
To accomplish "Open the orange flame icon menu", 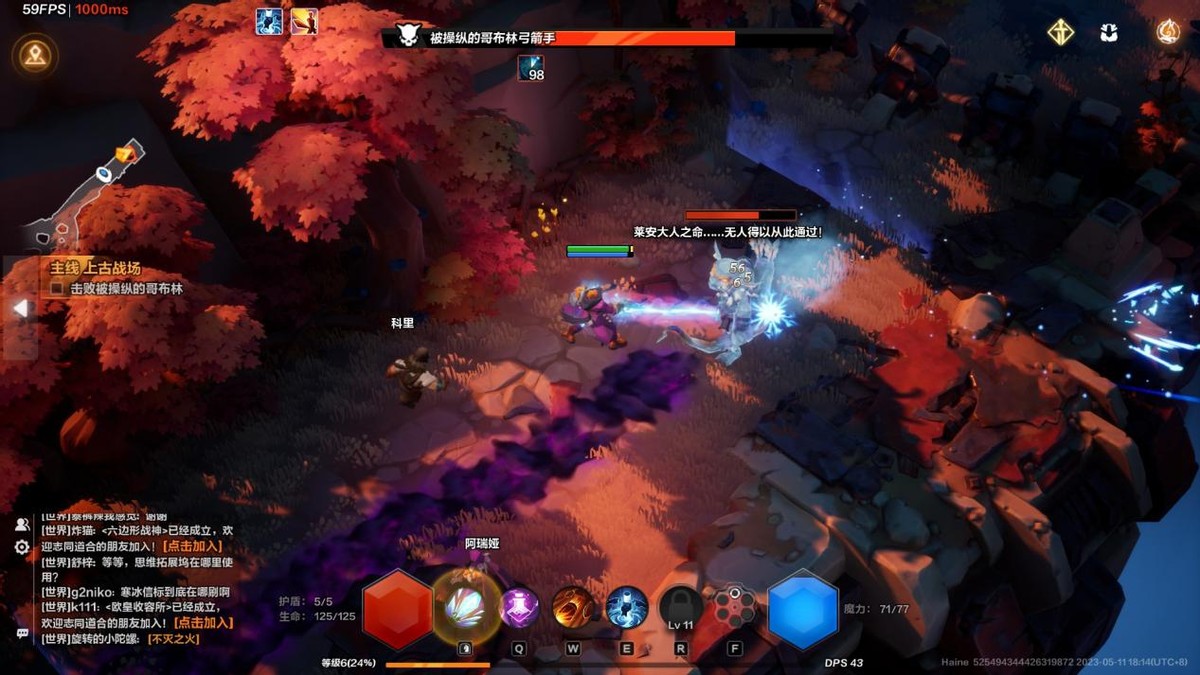I will pos(1168,32).
